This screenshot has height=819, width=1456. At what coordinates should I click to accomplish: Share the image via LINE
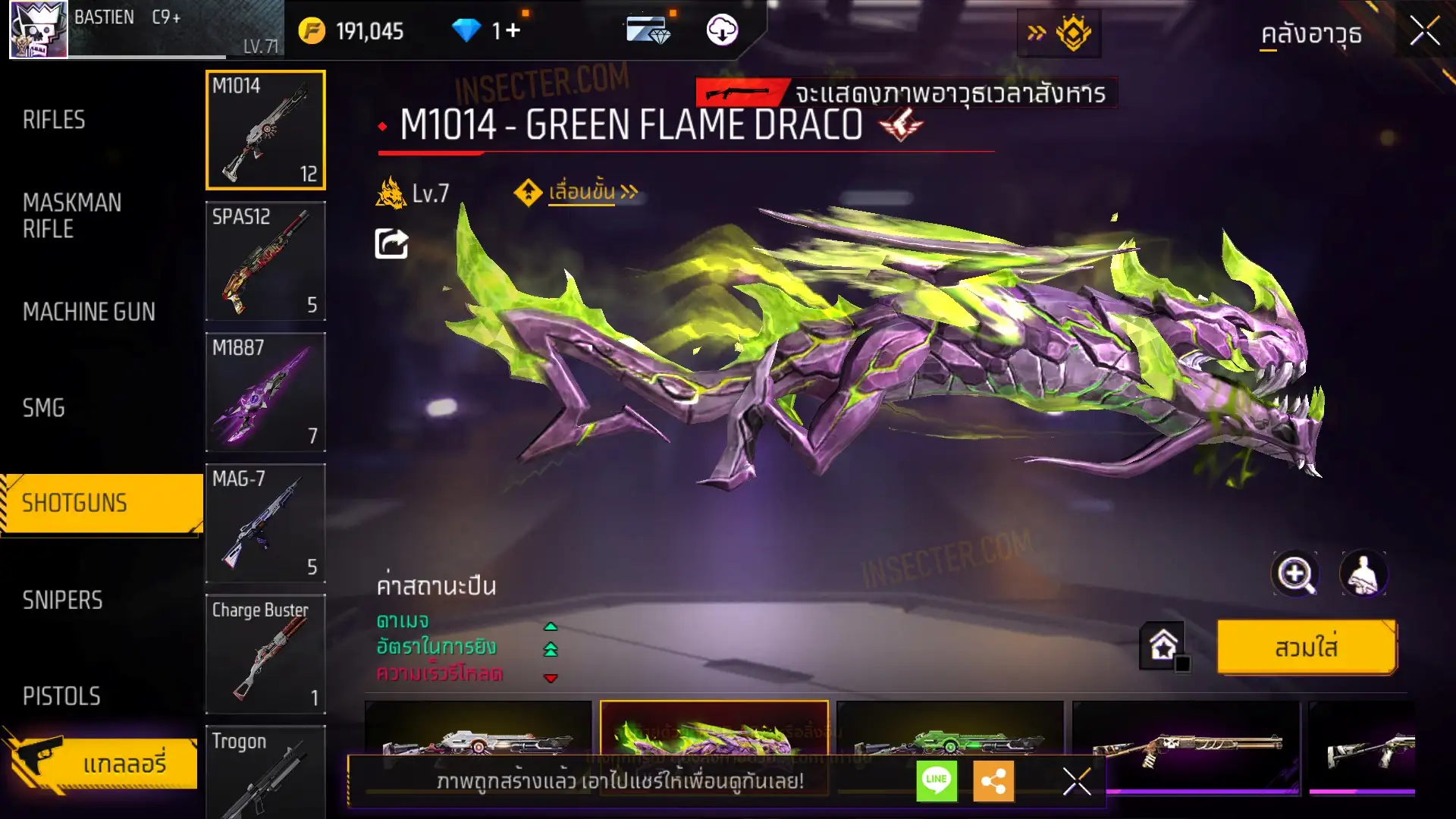click(937, 780)
